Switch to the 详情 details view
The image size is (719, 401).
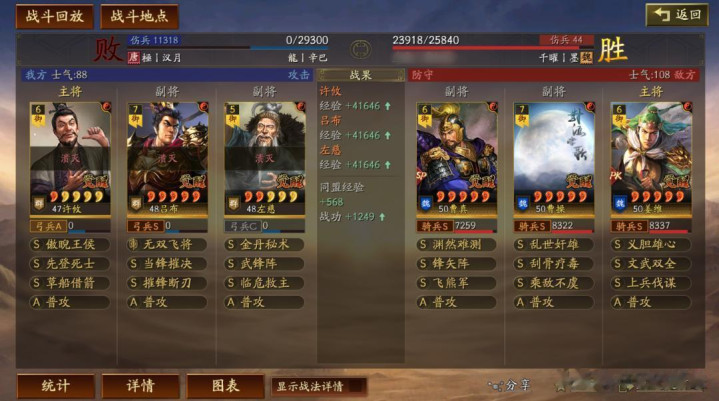coord(139,385)
